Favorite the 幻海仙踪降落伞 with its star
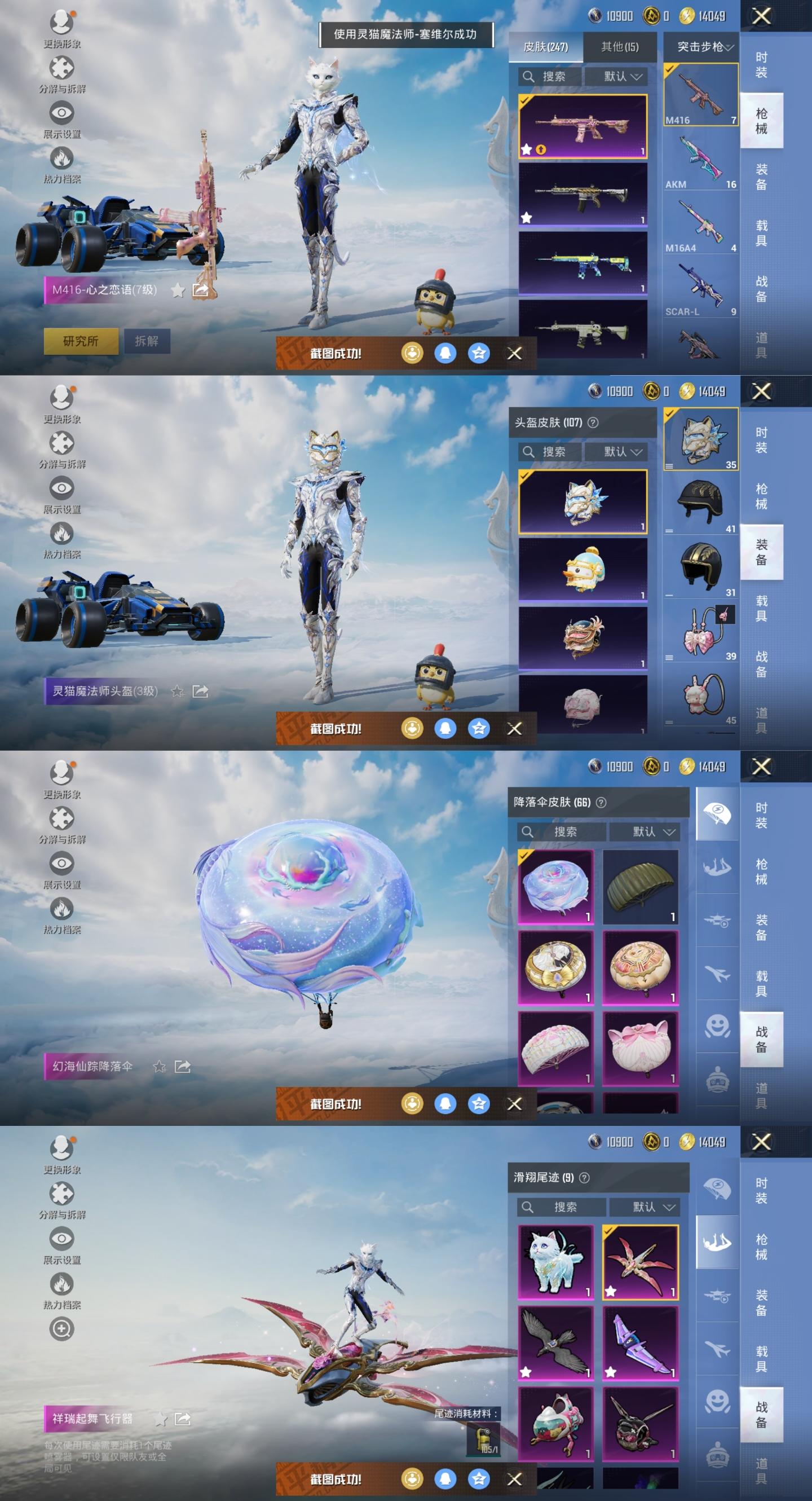812x1501 pixels. click(x=159, y=1066)
